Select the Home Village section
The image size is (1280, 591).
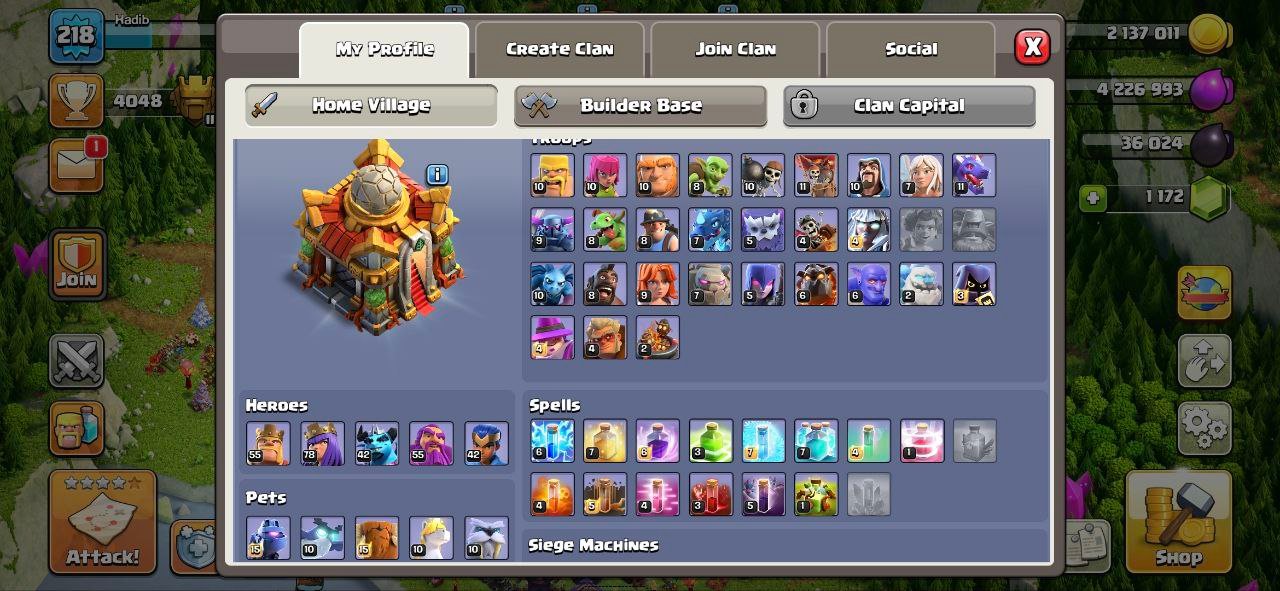(x=371, y=106)
